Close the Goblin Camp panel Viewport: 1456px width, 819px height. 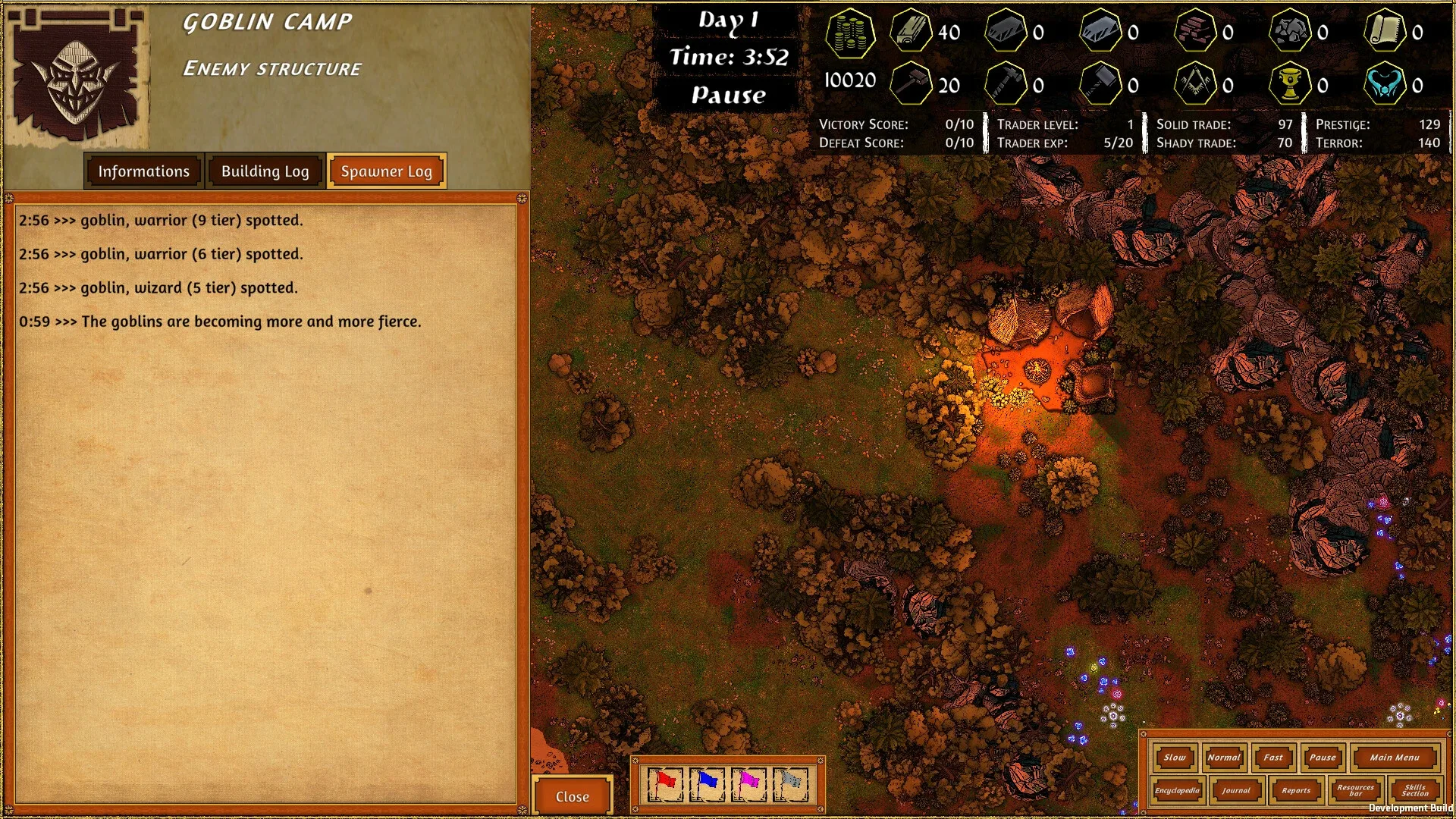[572, 796]
